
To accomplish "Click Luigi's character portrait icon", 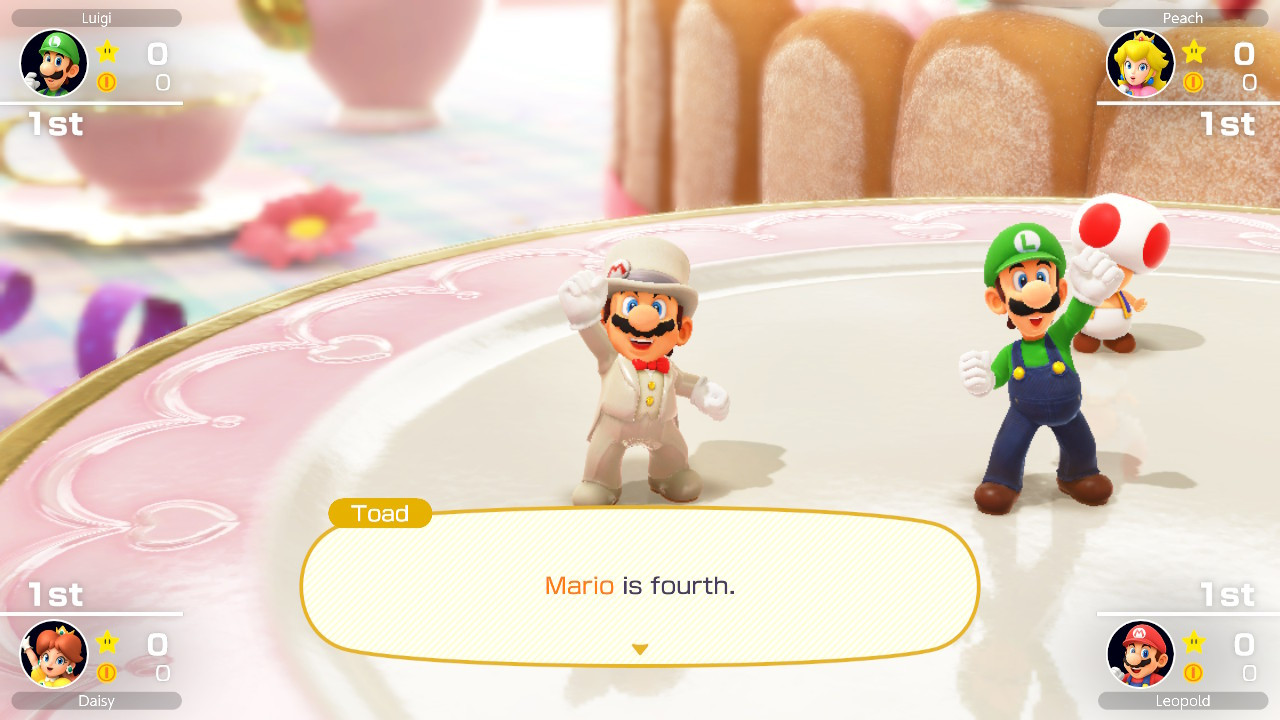I will pos(53,63).
